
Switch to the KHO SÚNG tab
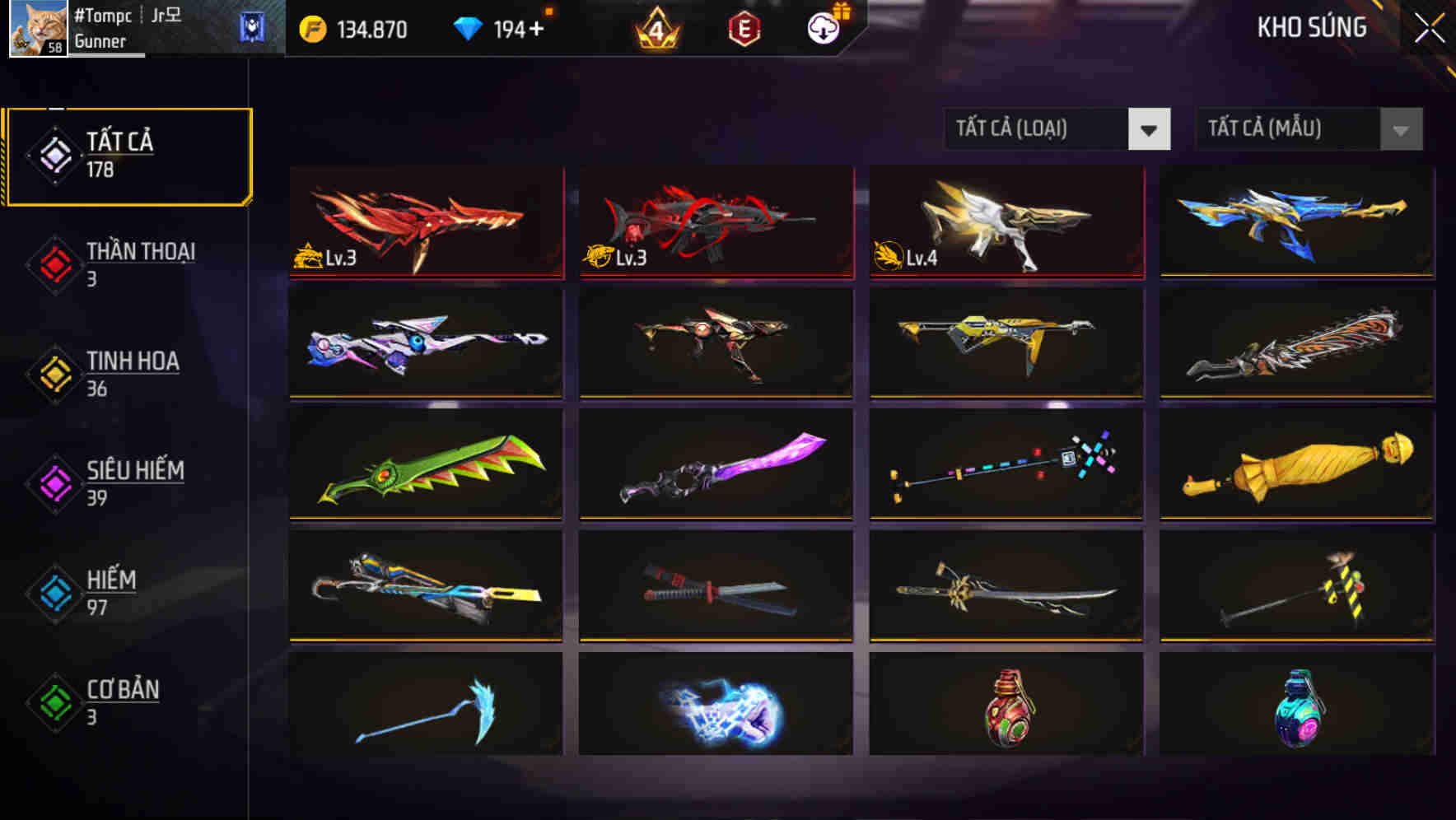[1313, 27]
